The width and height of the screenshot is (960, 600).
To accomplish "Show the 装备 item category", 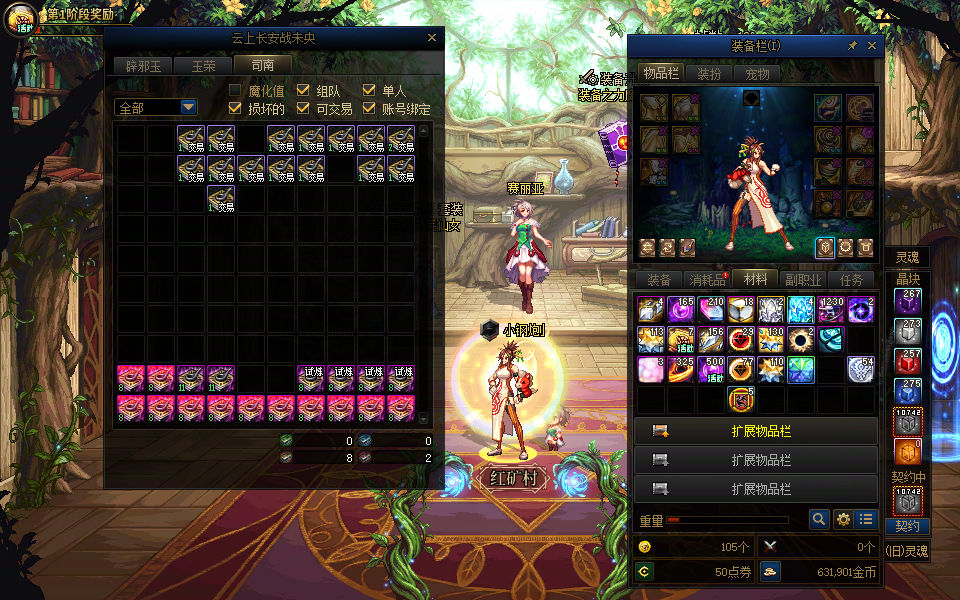I will 659,280.
